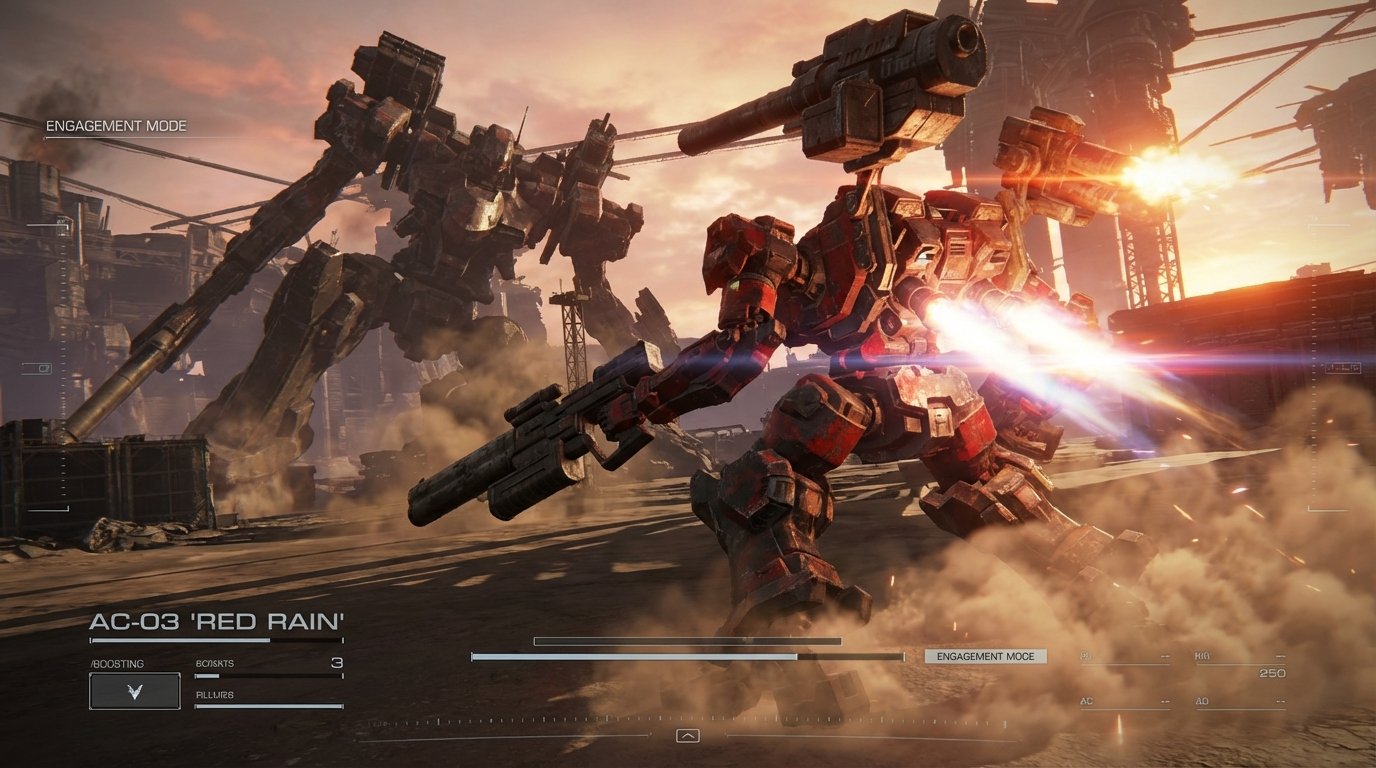1376x768 pixels.
Task: Toggle ENGAGEMENT MODE in the bottom status bar
Action: [x=985, y=658]
